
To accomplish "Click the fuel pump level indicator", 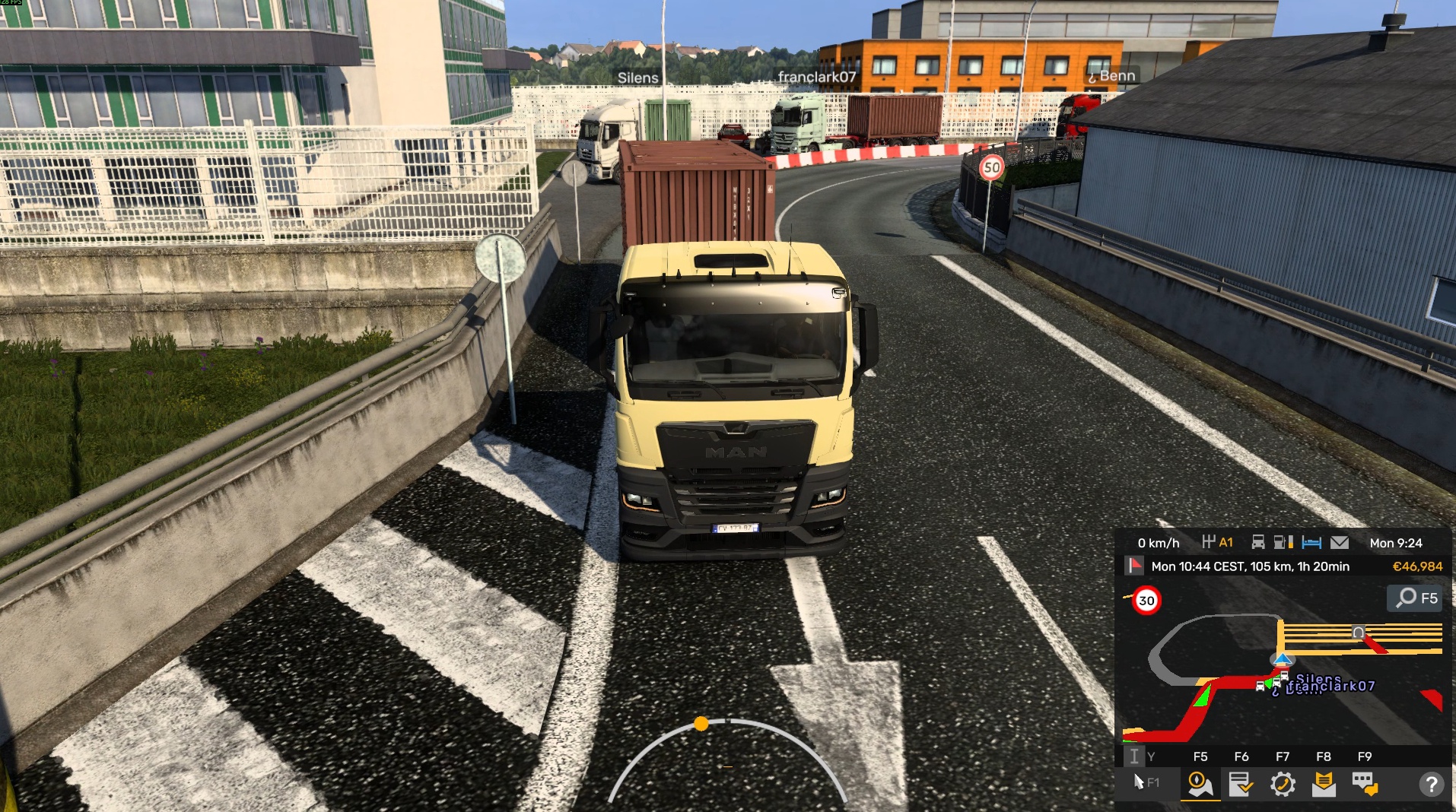I will (x=1283, y=543).
